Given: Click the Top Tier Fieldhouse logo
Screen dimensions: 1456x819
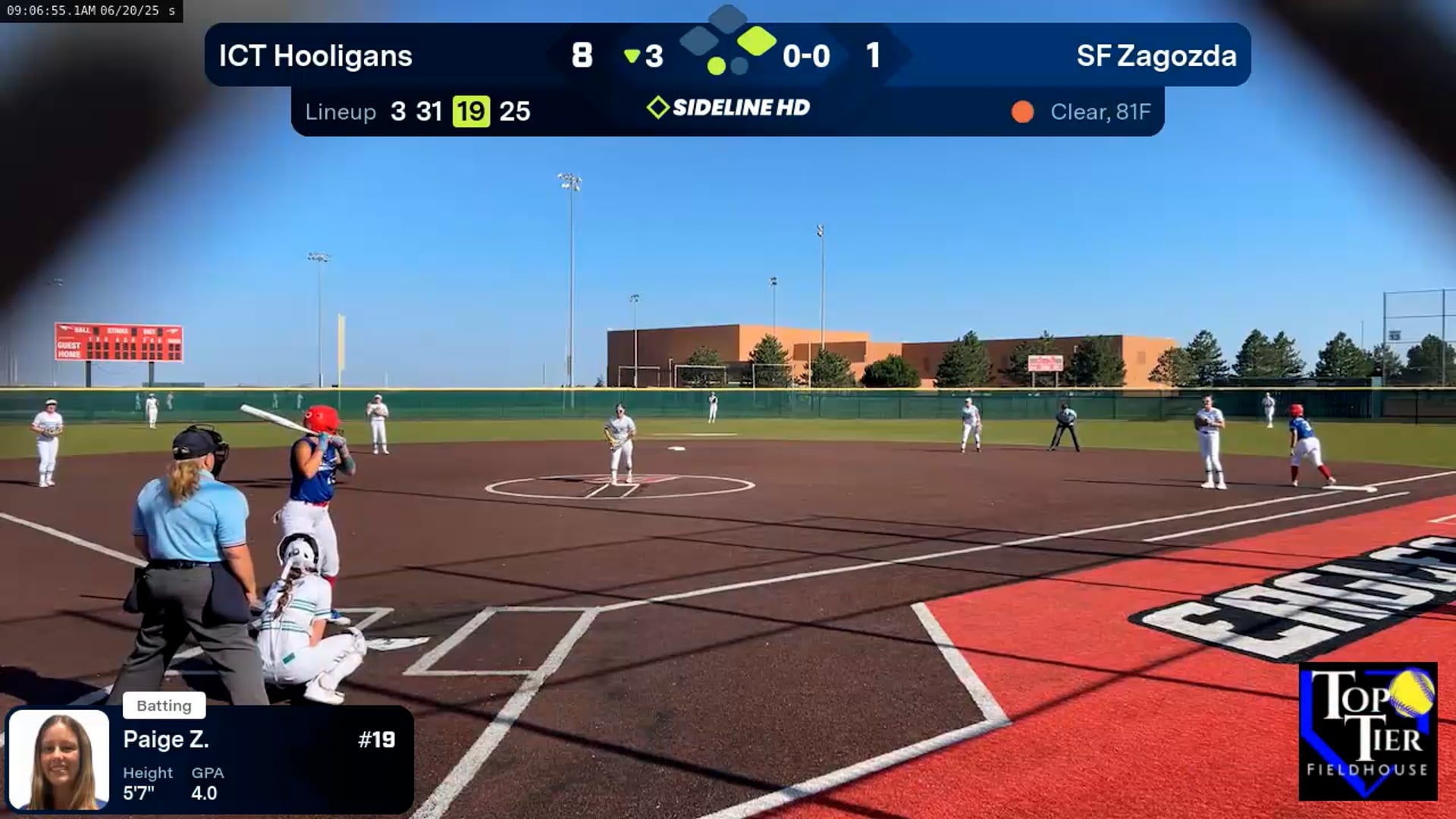Looking at the screenshot, I should click(1368, 731).
